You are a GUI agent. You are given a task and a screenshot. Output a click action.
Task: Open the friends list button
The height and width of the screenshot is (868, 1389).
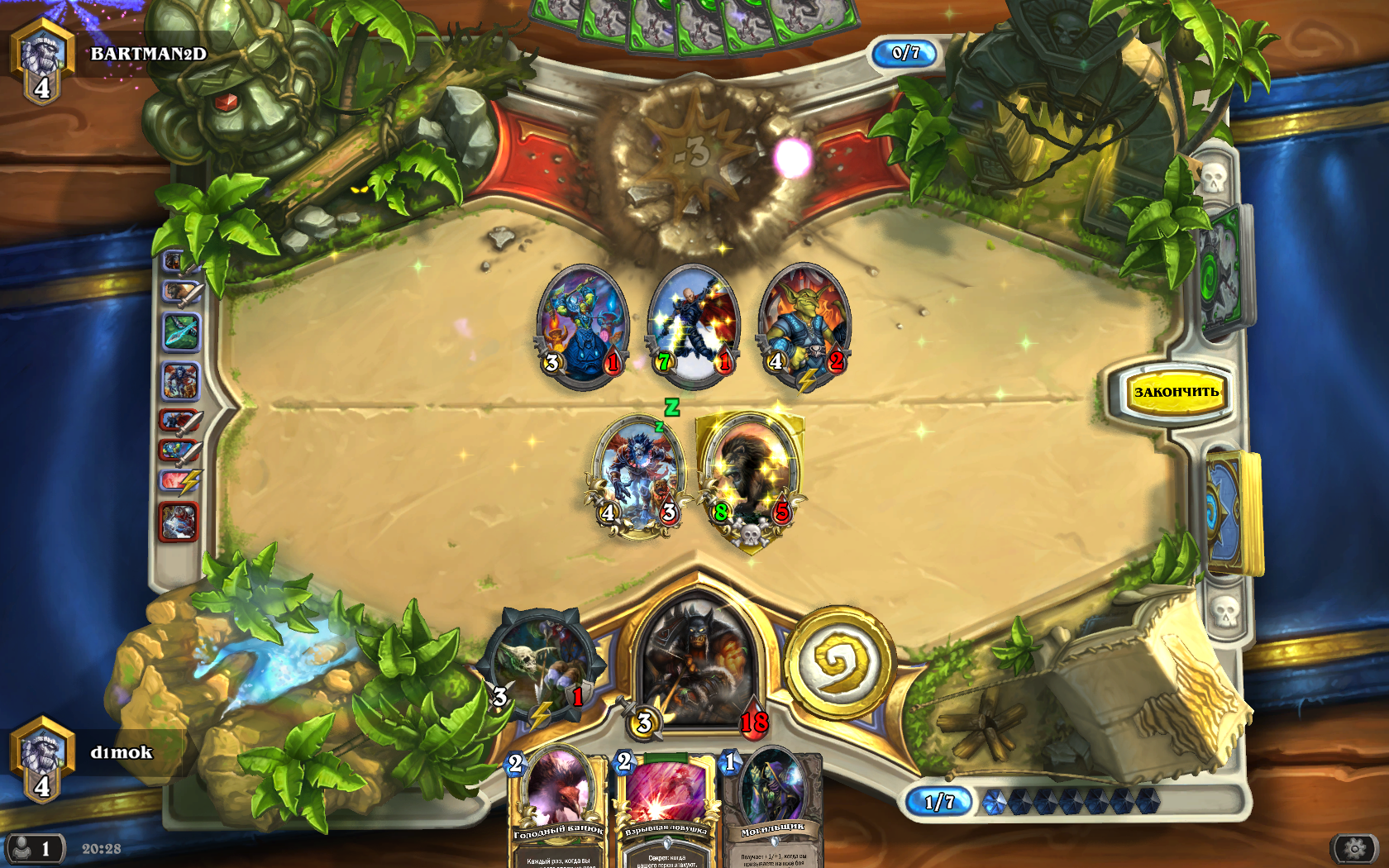click(33, 849)
